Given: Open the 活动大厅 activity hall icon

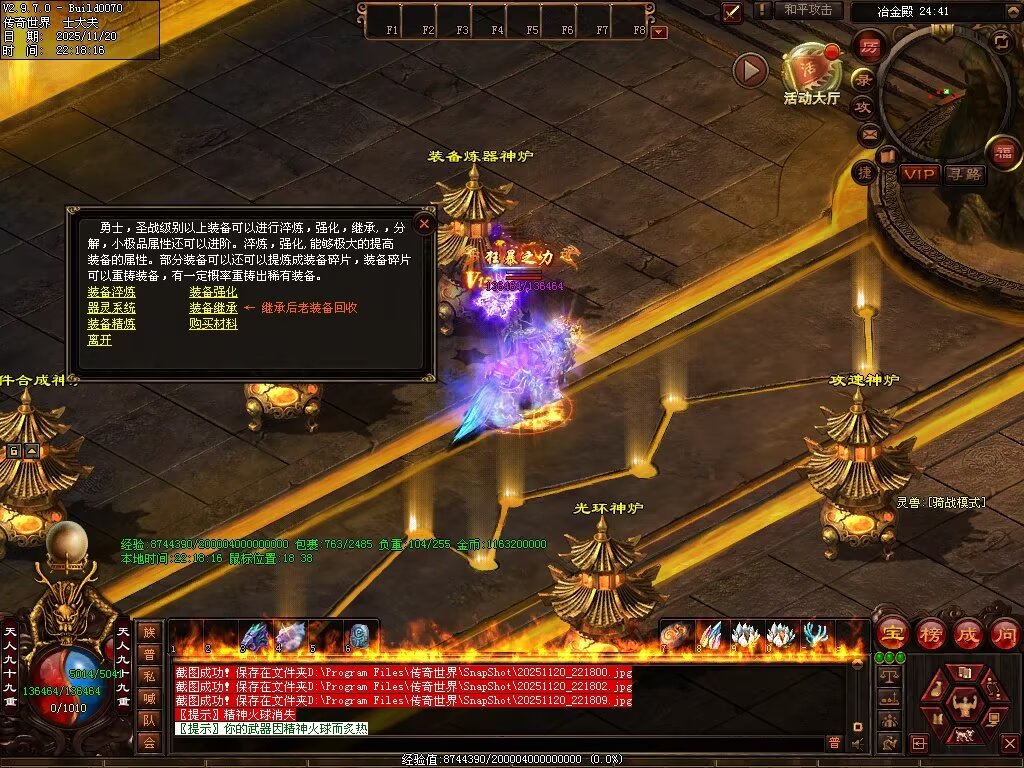Looking at the screenshot, I should click(811, 72).
